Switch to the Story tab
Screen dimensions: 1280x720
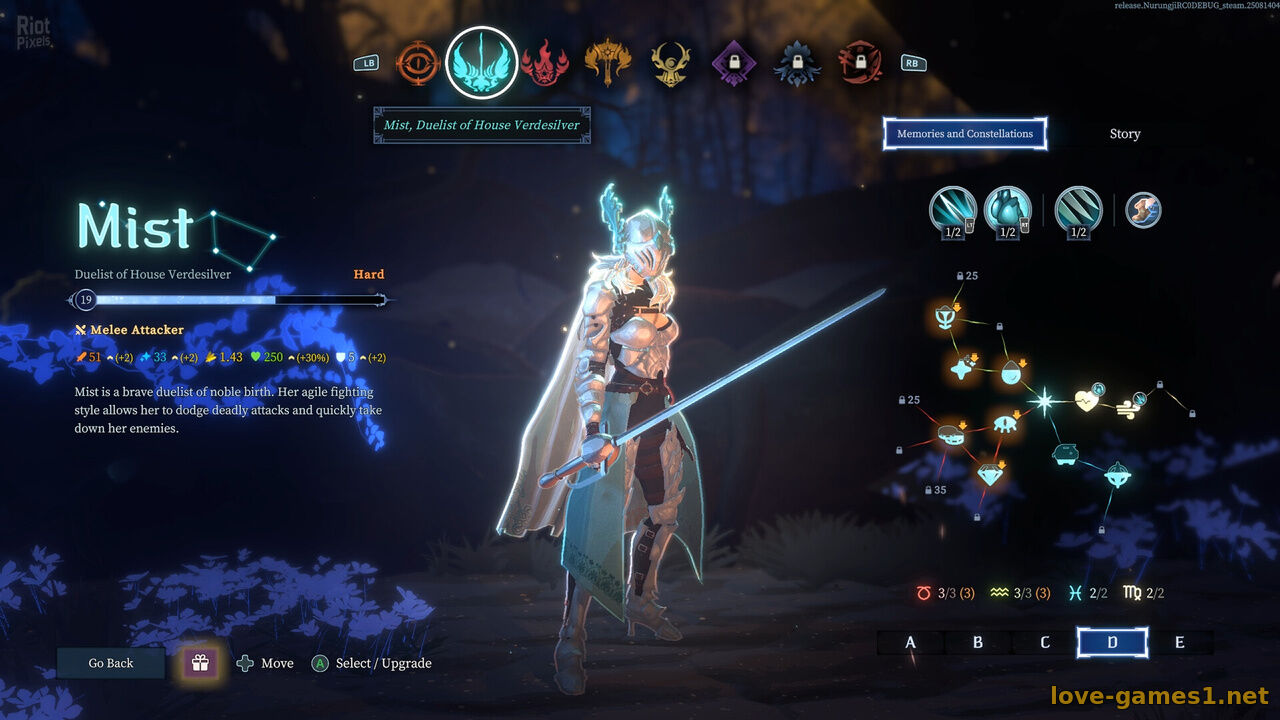(1124, 134)
